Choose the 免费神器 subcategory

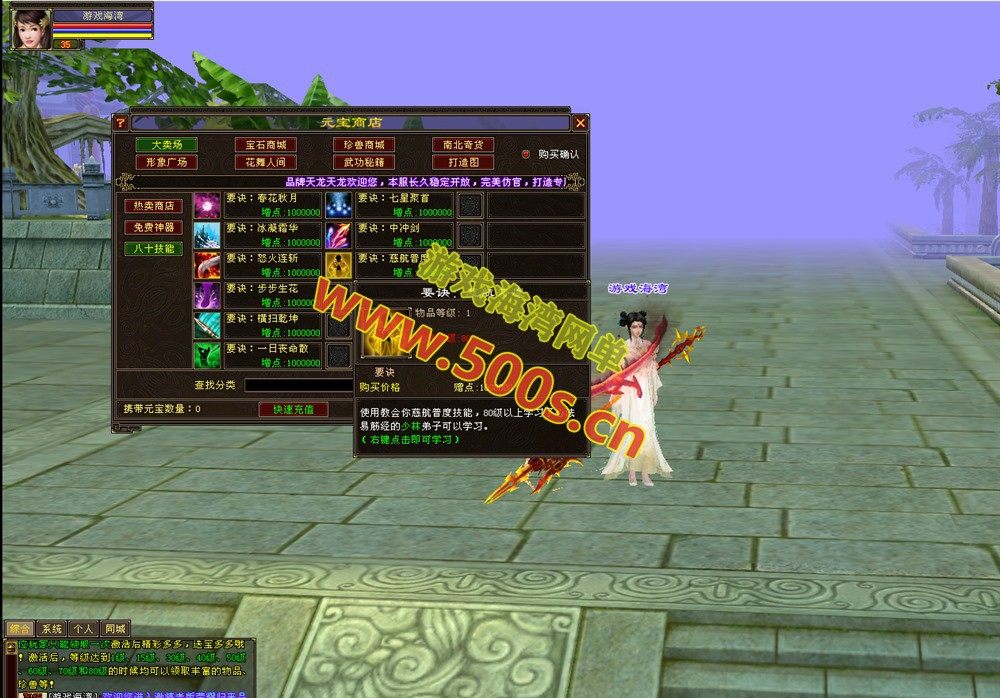153,227
